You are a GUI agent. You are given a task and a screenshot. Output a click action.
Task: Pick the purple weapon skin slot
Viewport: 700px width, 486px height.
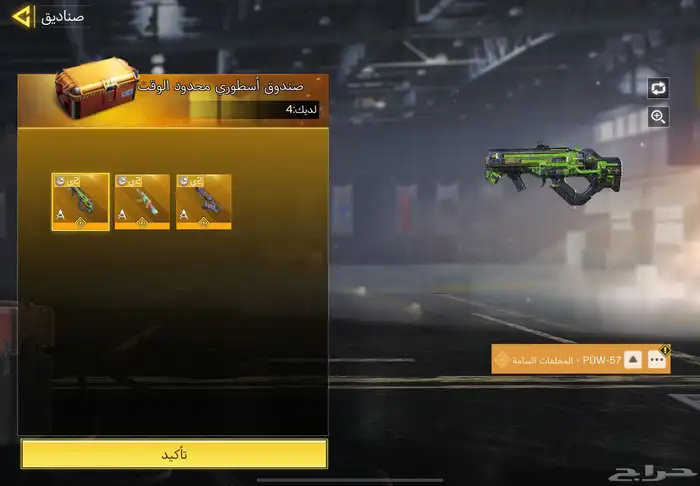(204, 202)
